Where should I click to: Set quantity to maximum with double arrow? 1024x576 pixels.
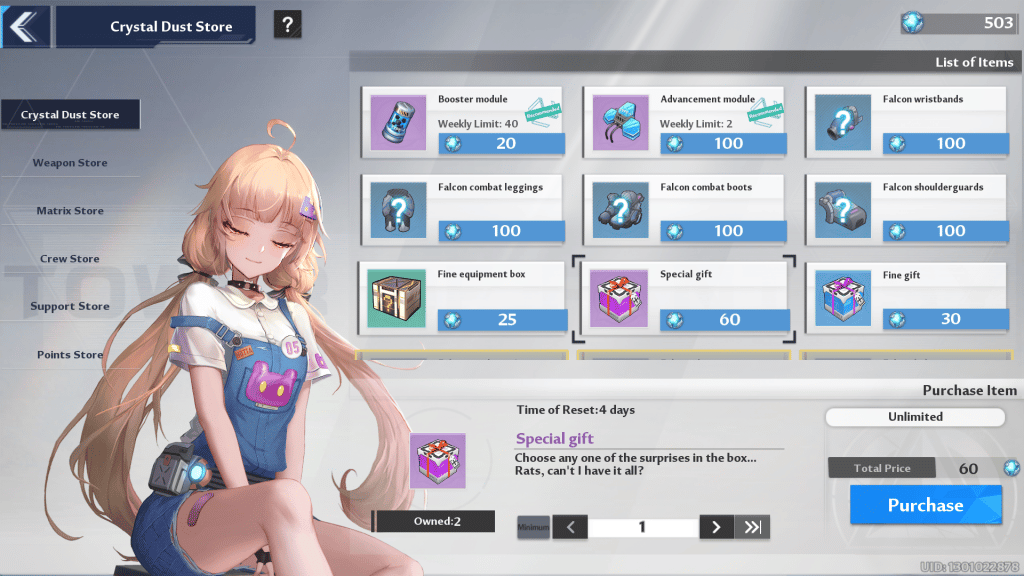[752, 527]
